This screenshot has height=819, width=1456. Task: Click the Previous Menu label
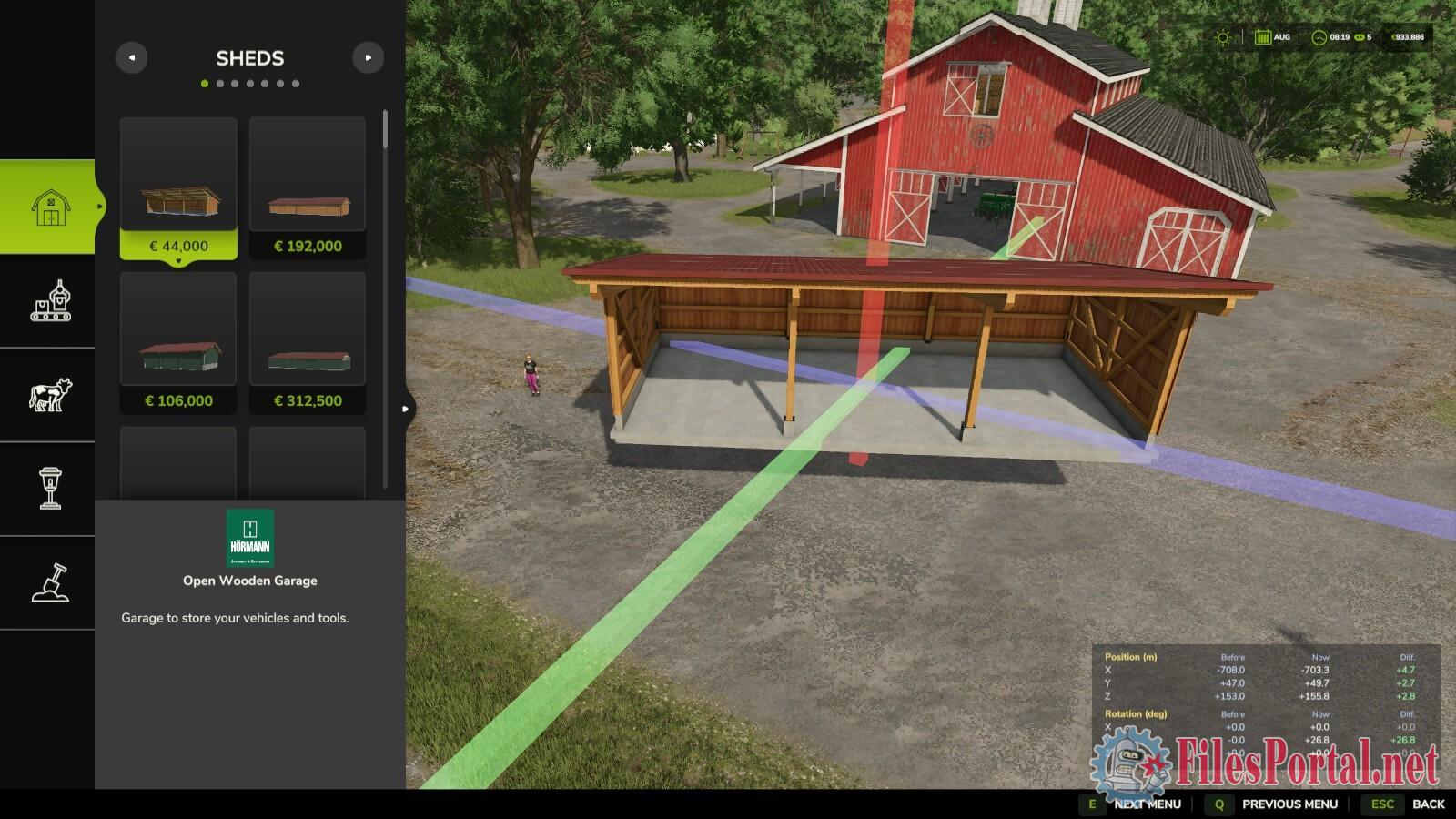(x=1289, y=804)
